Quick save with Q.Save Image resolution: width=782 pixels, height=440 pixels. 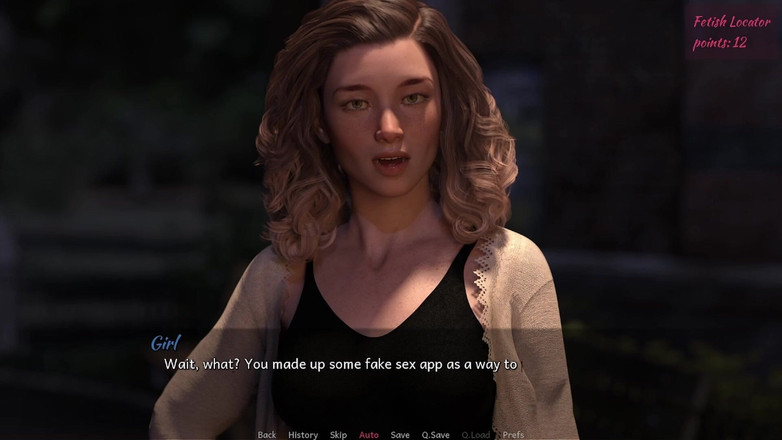coord(435,435)
